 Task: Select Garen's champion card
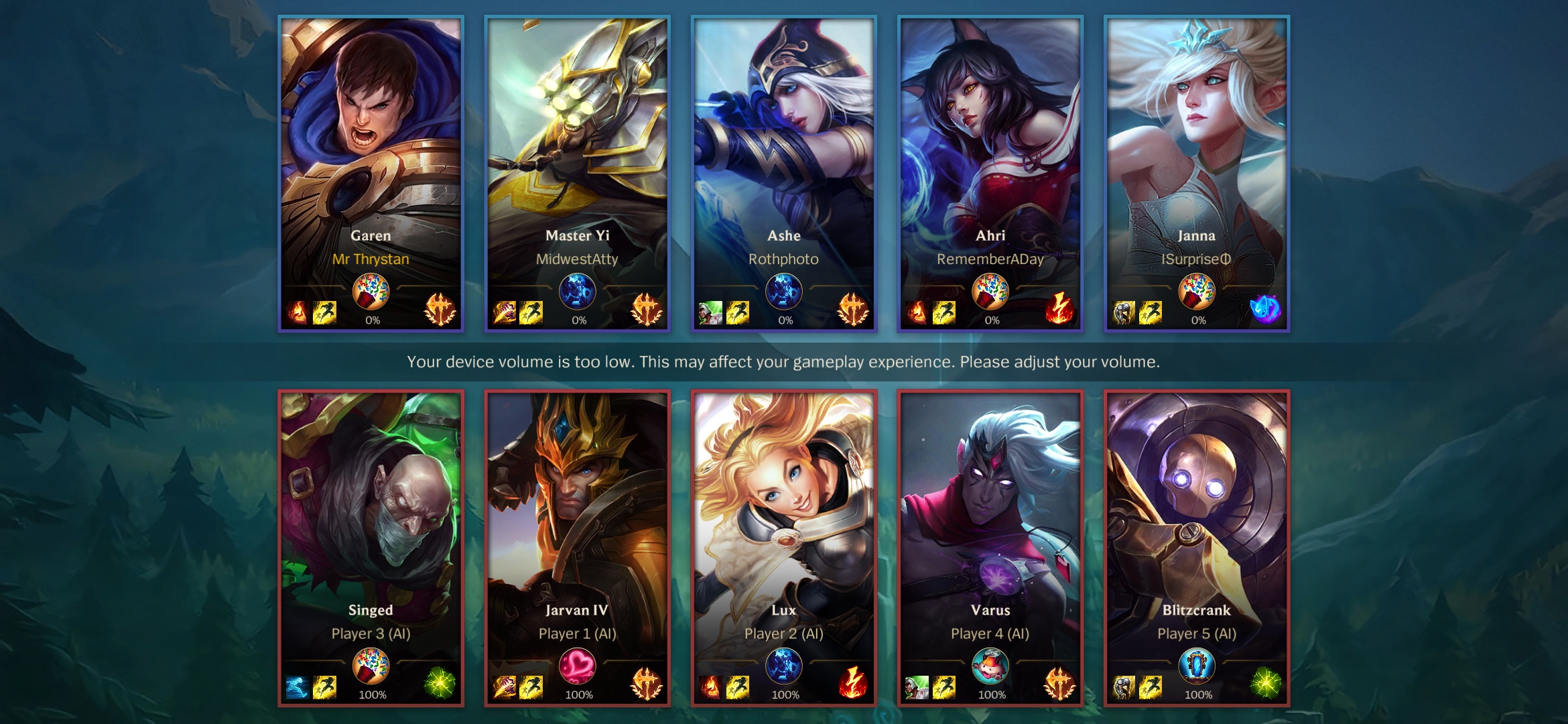pos(371,147)
